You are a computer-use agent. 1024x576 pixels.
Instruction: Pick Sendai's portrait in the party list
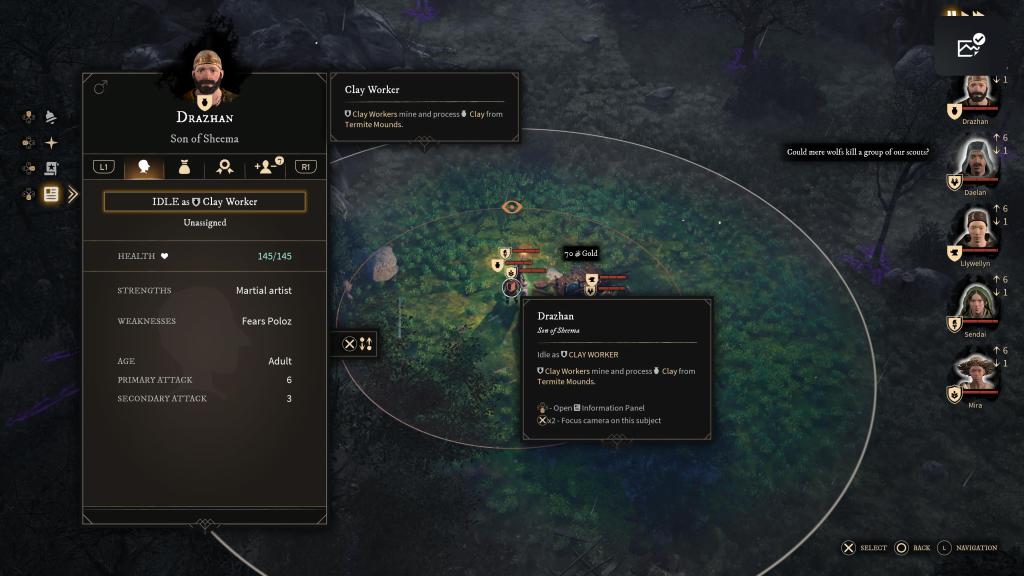976,301
